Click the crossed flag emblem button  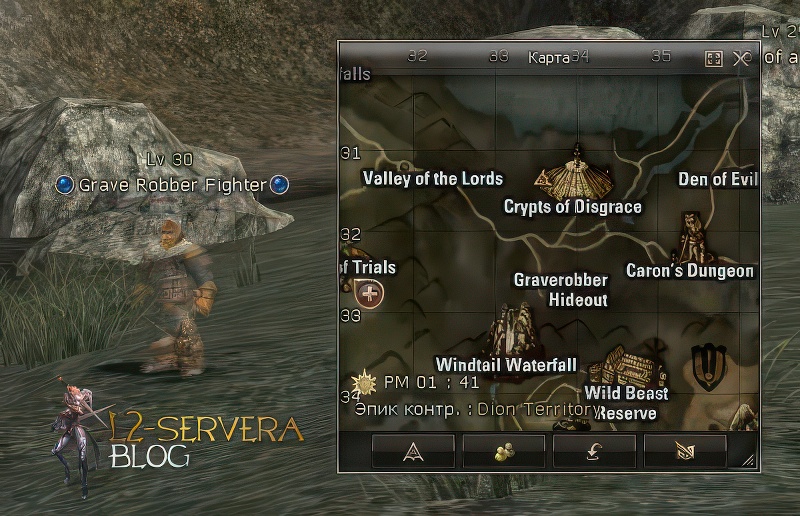click(685, 451)
